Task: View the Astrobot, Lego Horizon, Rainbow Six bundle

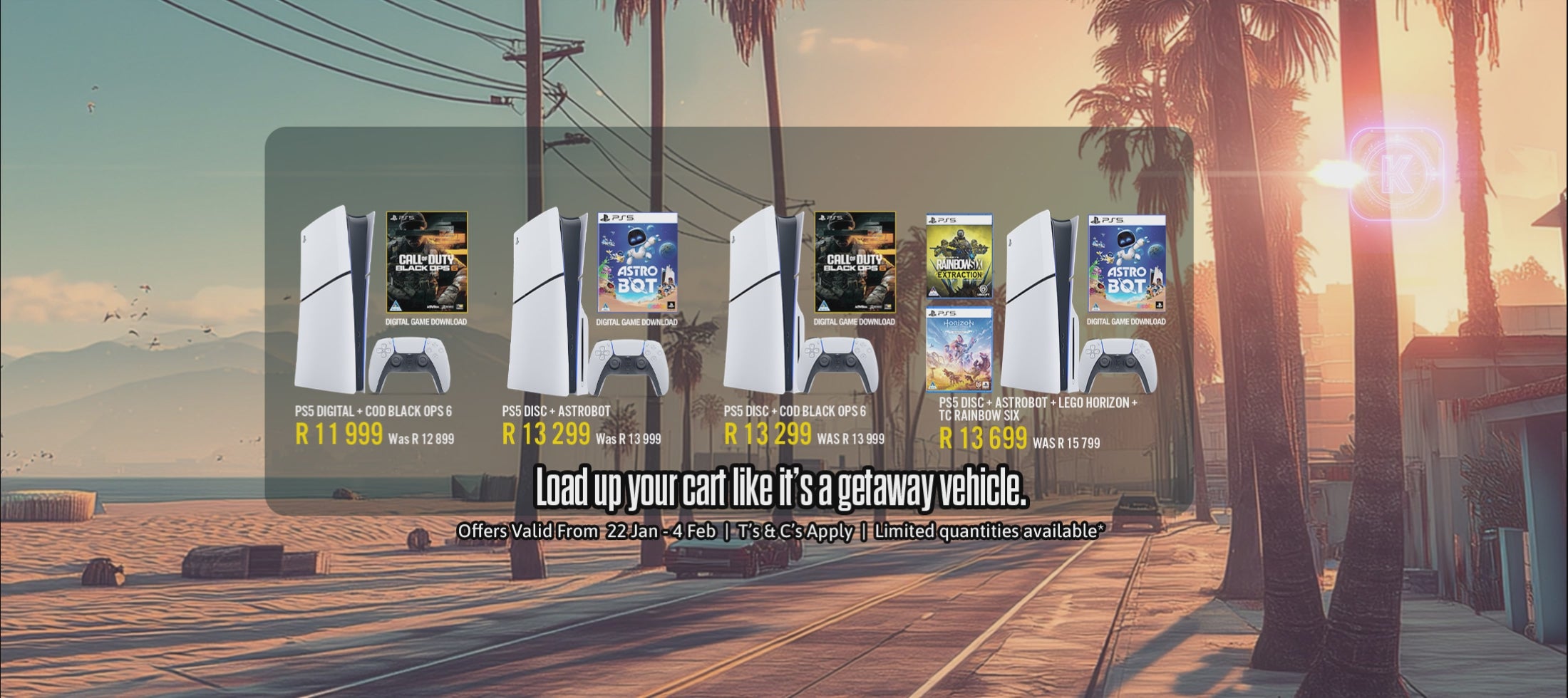Action: 1038,409
